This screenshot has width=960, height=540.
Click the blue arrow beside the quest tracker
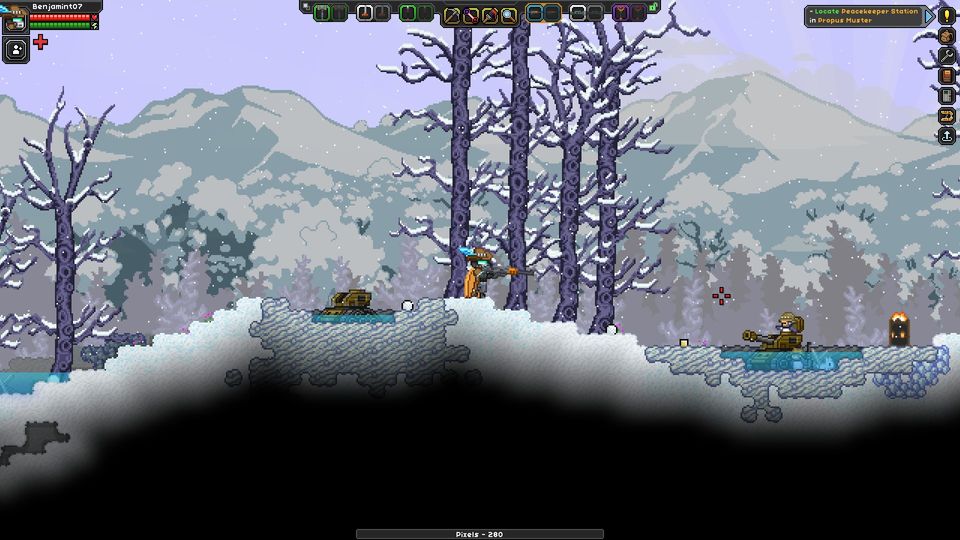pyautogui.click(x=929, y=16)
